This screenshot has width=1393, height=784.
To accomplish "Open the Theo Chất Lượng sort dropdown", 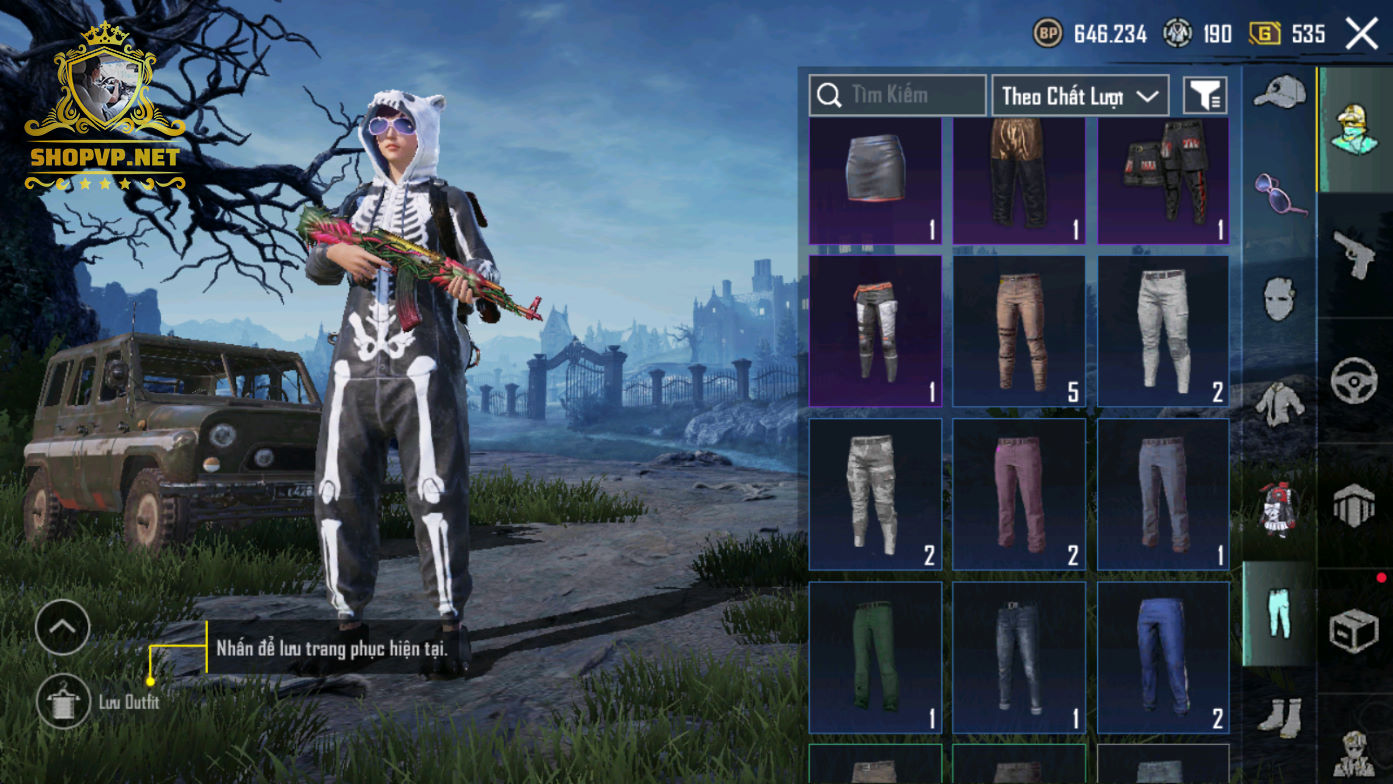I will (x=1080, y=96).
